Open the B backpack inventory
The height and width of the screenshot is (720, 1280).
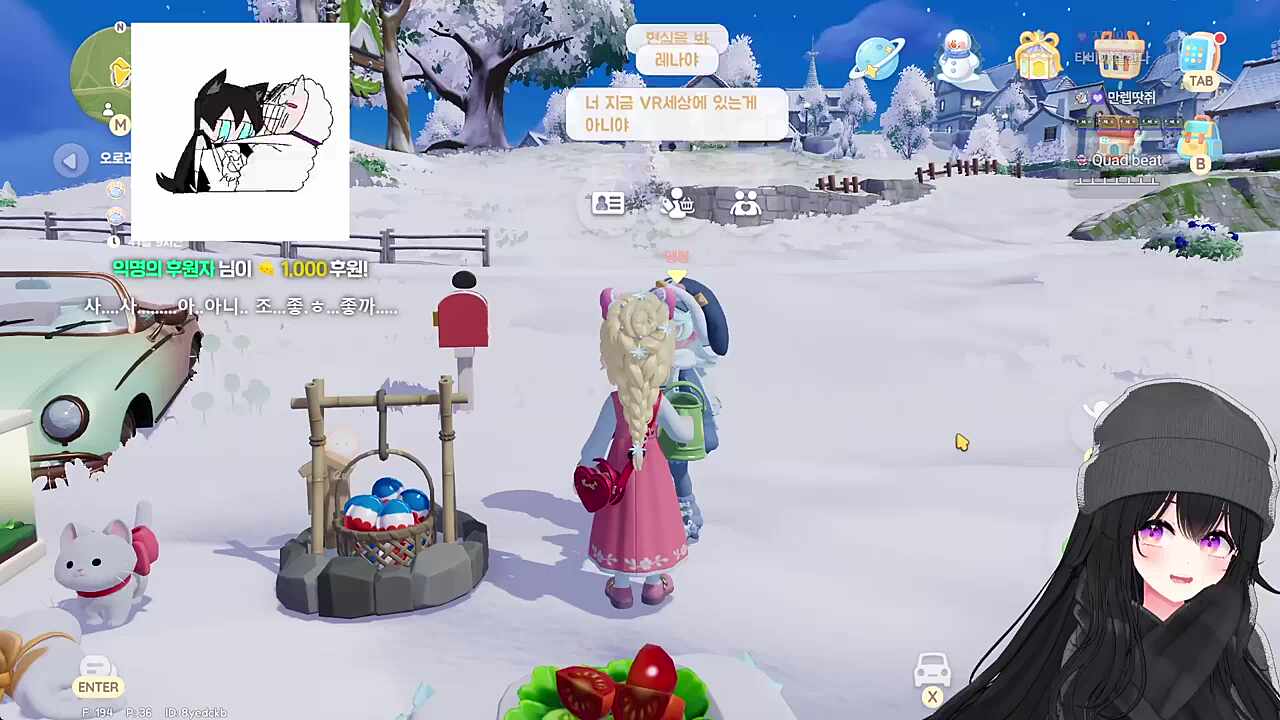click(x=1200, y=137)
